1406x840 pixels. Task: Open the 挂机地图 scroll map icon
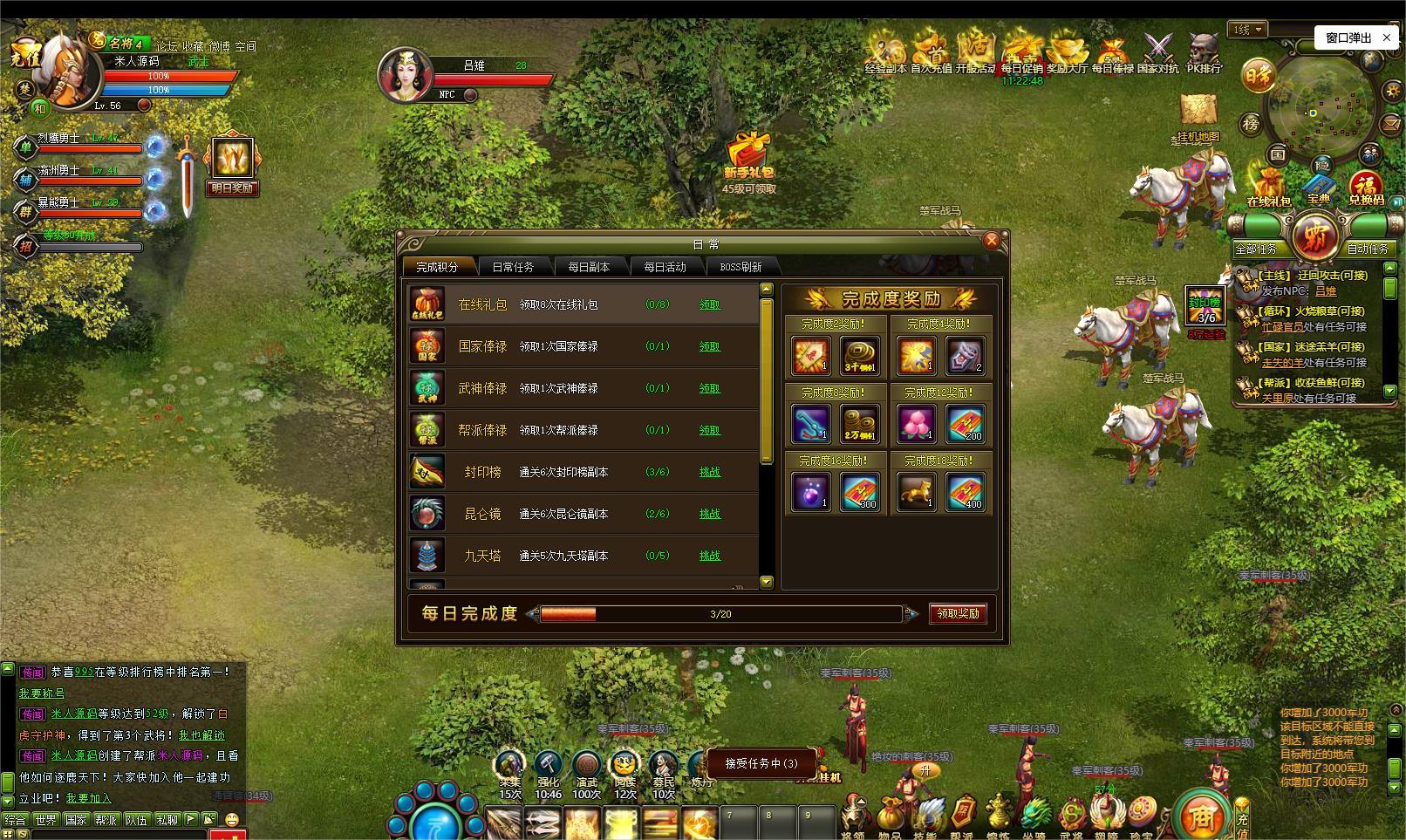click(x=1198, y=113)
